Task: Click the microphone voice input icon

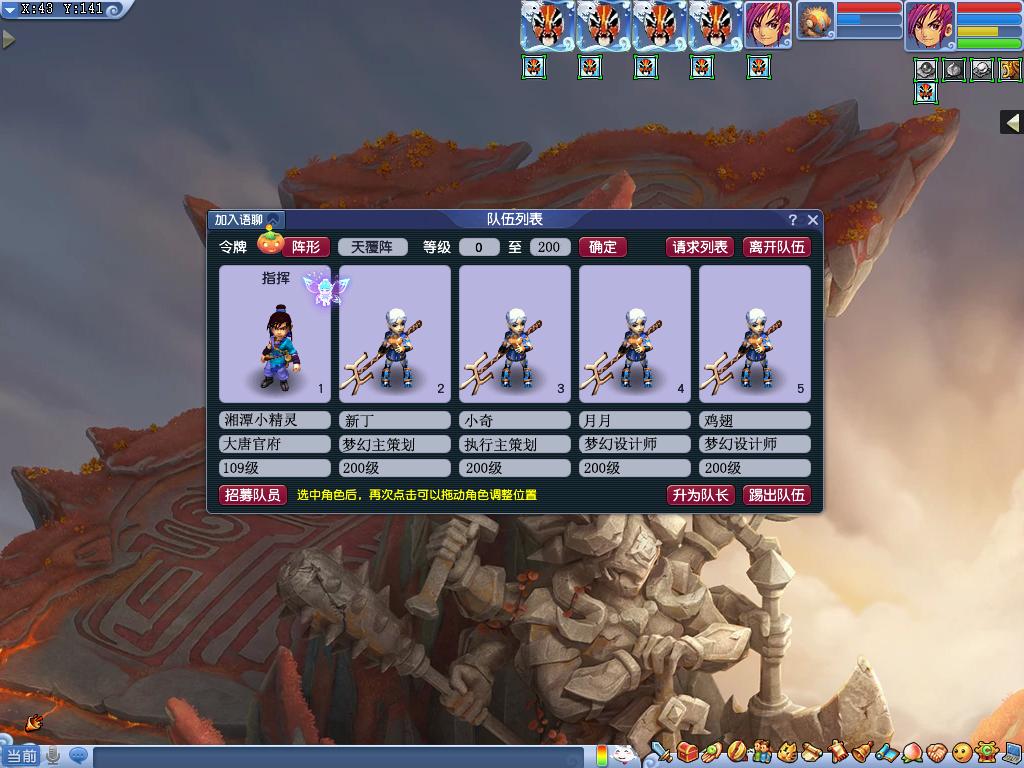Action: pyautogui.click(x=53, y=756)
